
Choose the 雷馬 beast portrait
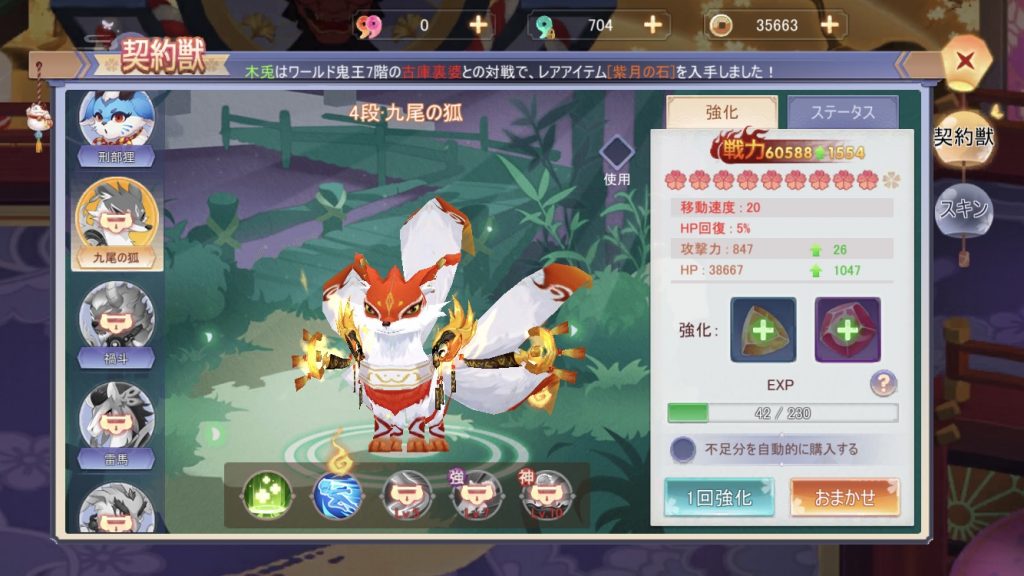click(116, 420)
